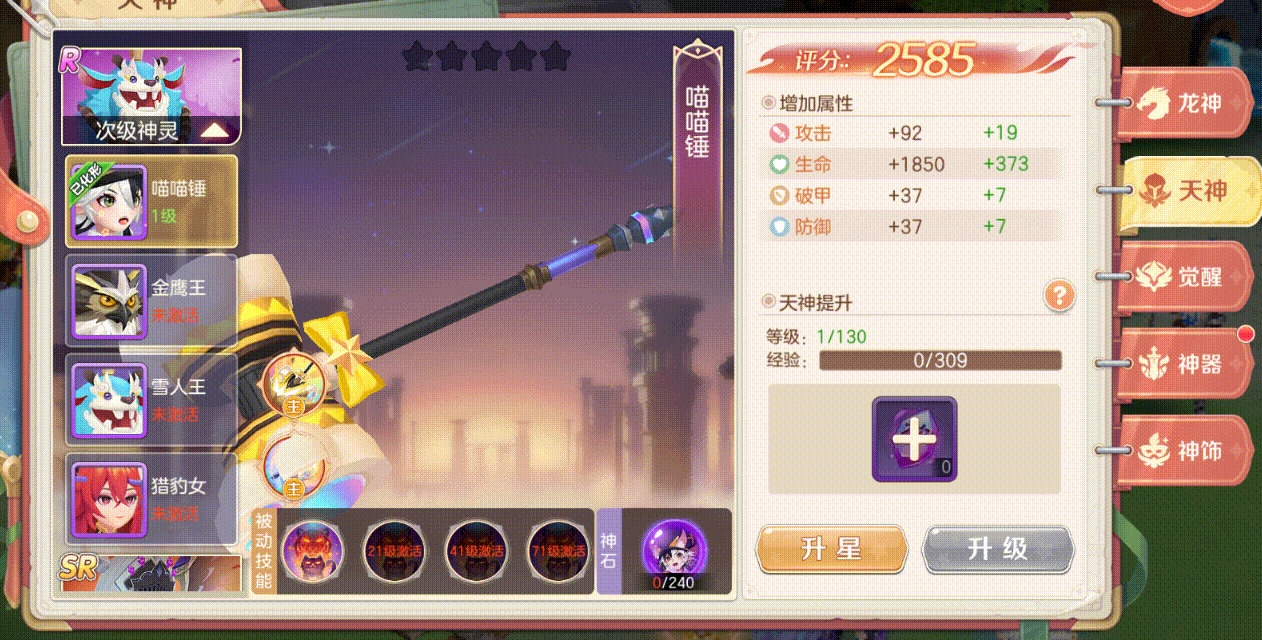Screen dimensions: 1262x640
Task: Select 喵喵锤 in the deity list
Action: click(x=152, y=201)
